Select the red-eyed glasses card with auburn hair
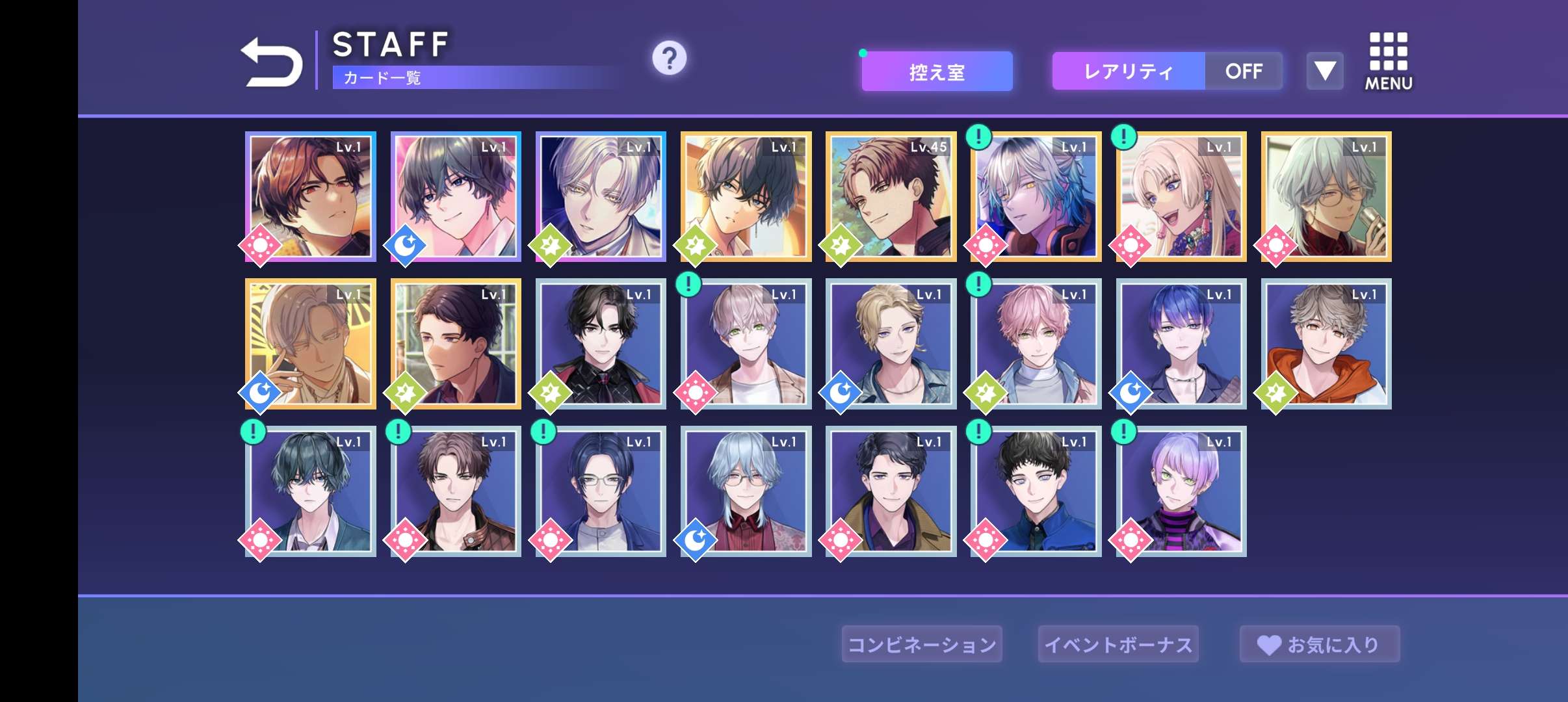 tap(311, 197)
